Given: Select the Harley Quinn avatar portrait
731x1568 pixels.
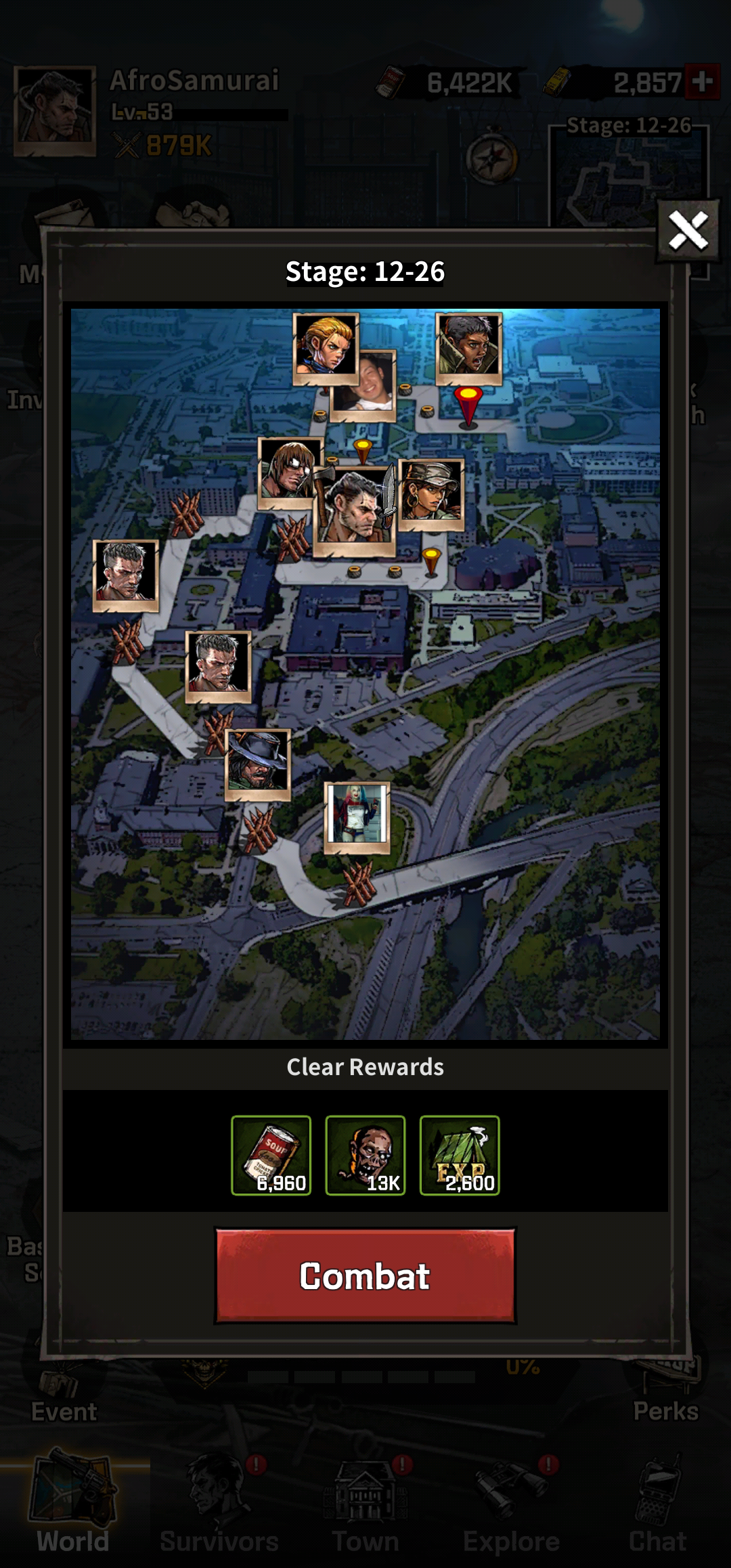Looking at the screenshot, I should click(x=357, y=816).
